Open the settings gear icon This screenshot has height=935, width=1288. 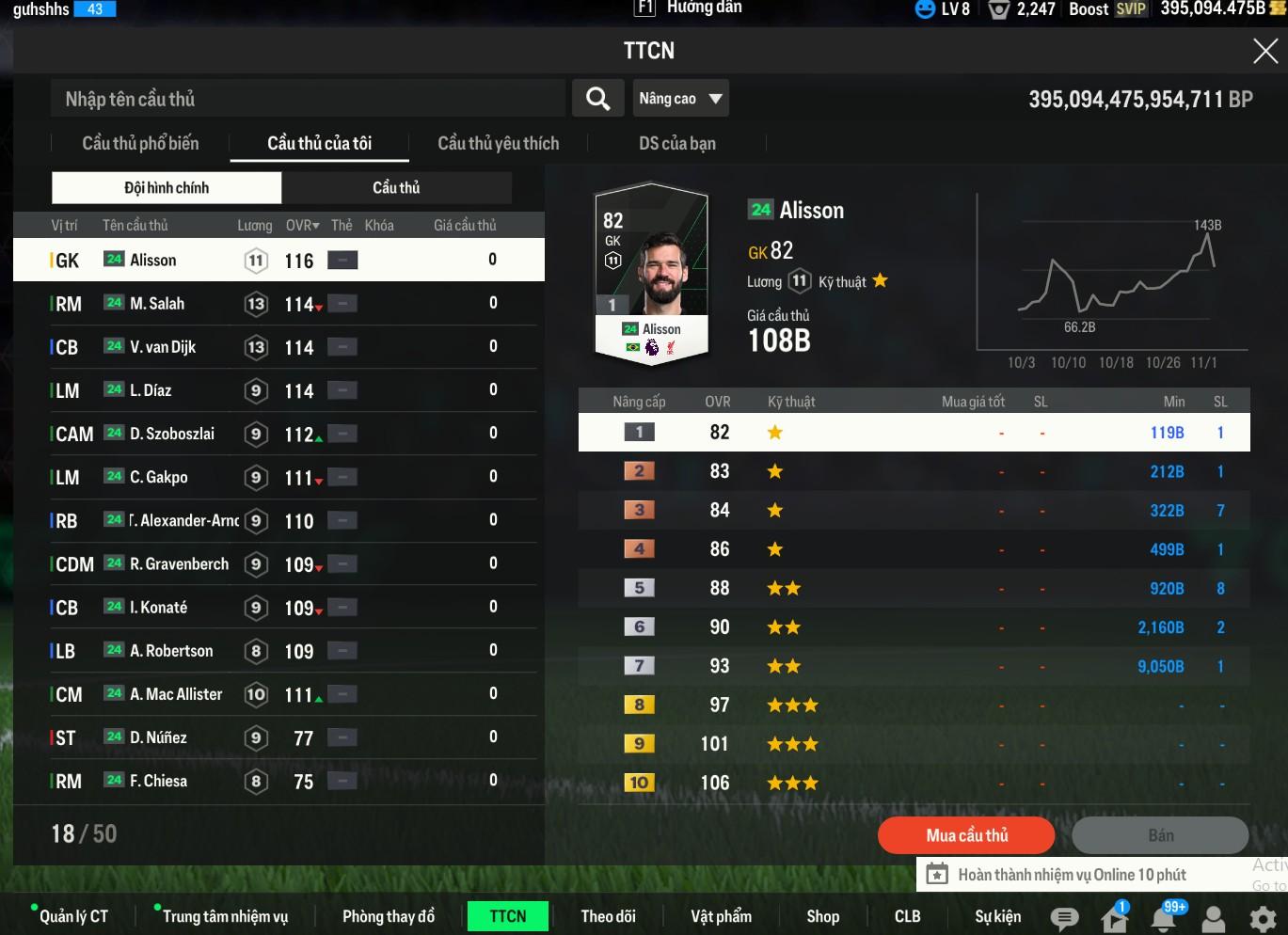pyautogui.click(x=1262, y=918)
